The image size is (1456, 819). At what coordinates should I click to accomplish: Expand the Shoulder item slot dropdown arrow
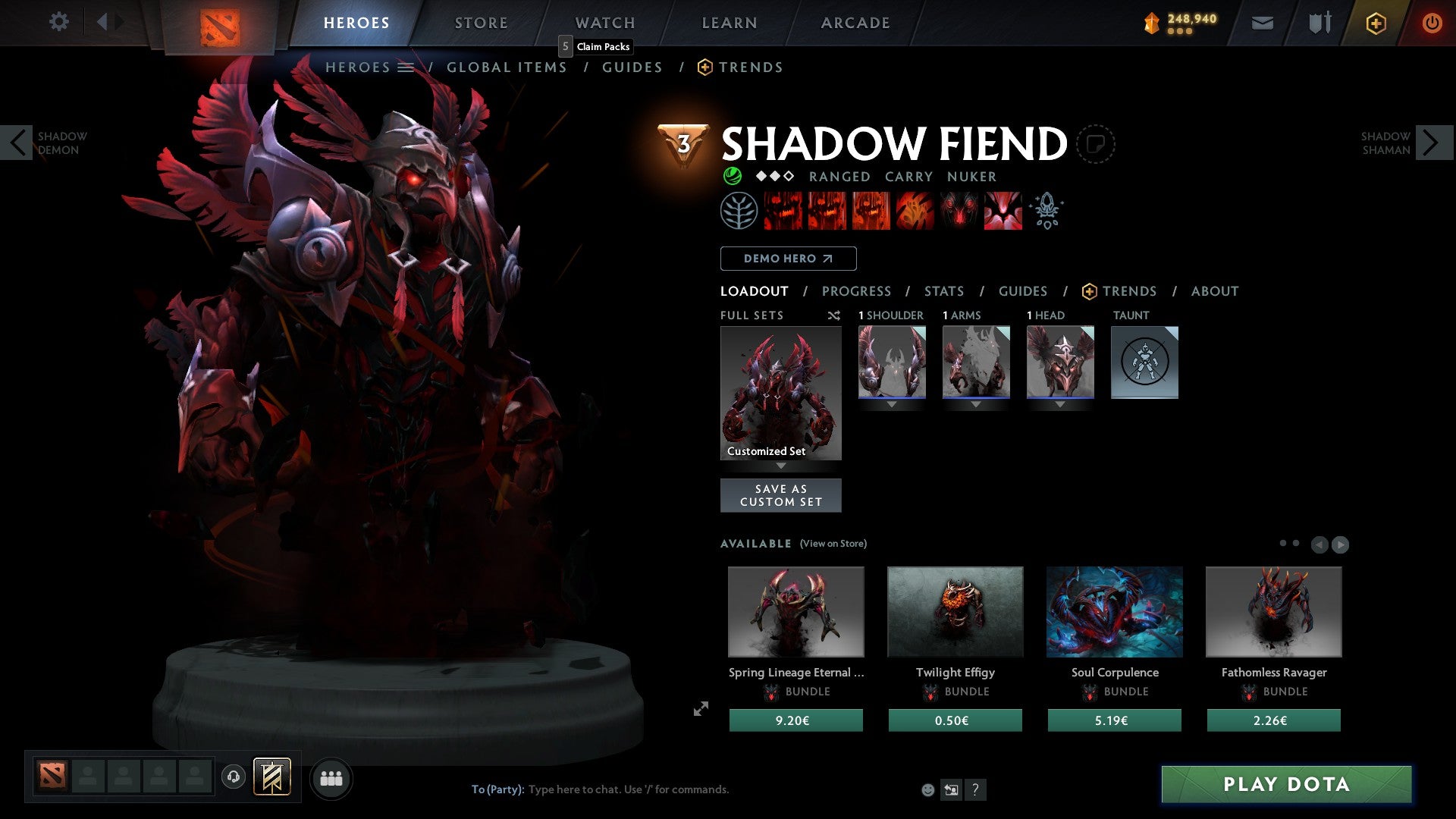(892, 404)
